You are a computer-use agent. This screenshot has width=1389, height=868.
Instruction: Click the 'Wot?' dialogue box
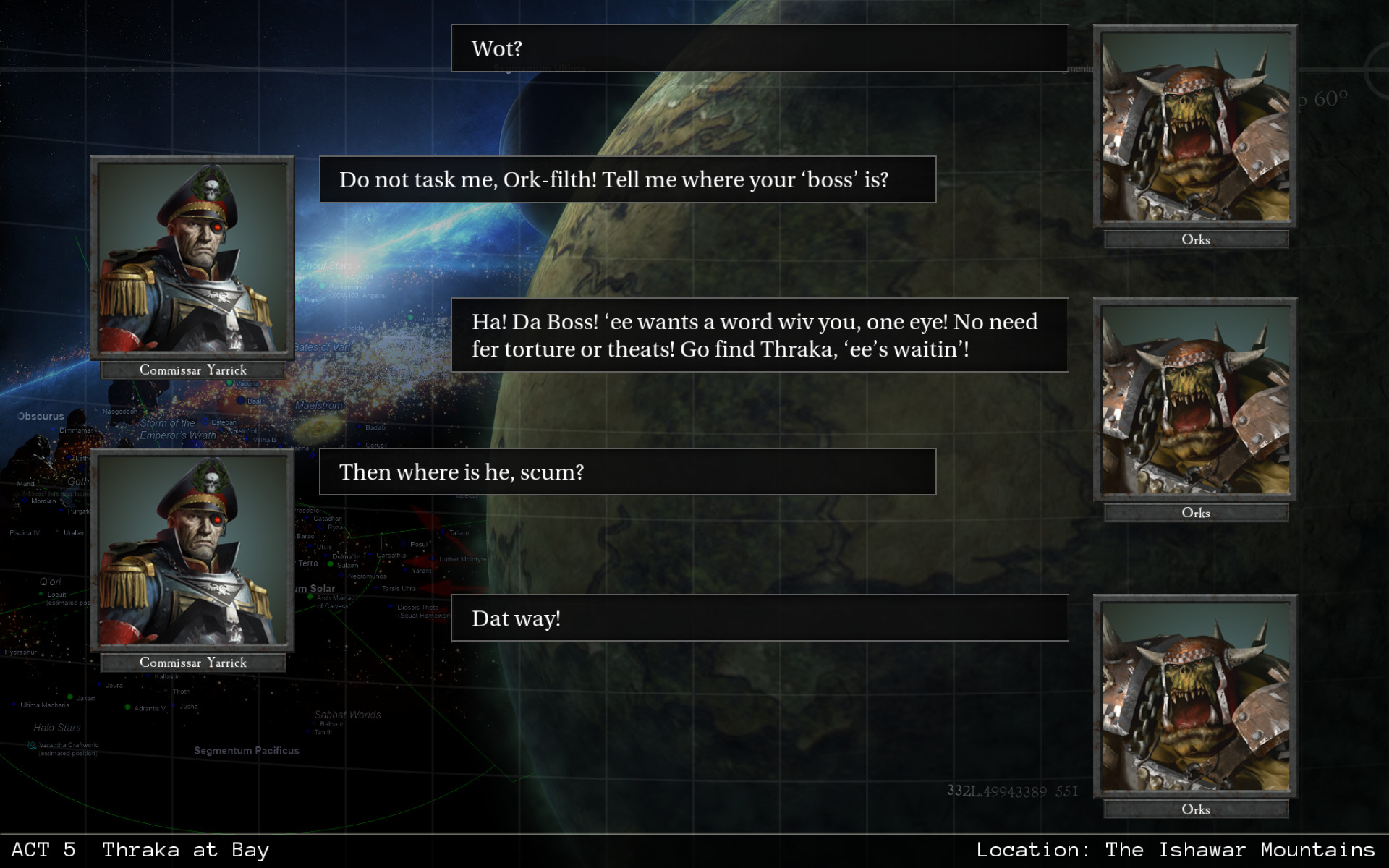coord(759,48)
